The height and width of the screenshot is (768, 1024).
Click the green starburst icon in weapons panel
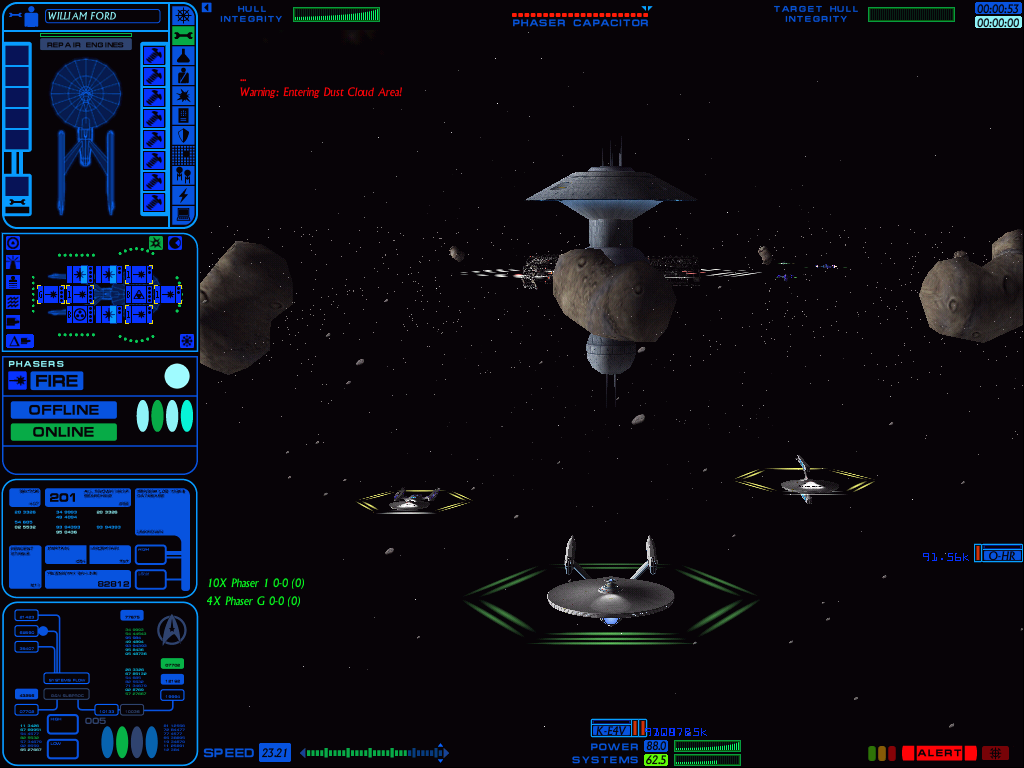[156, 243]
